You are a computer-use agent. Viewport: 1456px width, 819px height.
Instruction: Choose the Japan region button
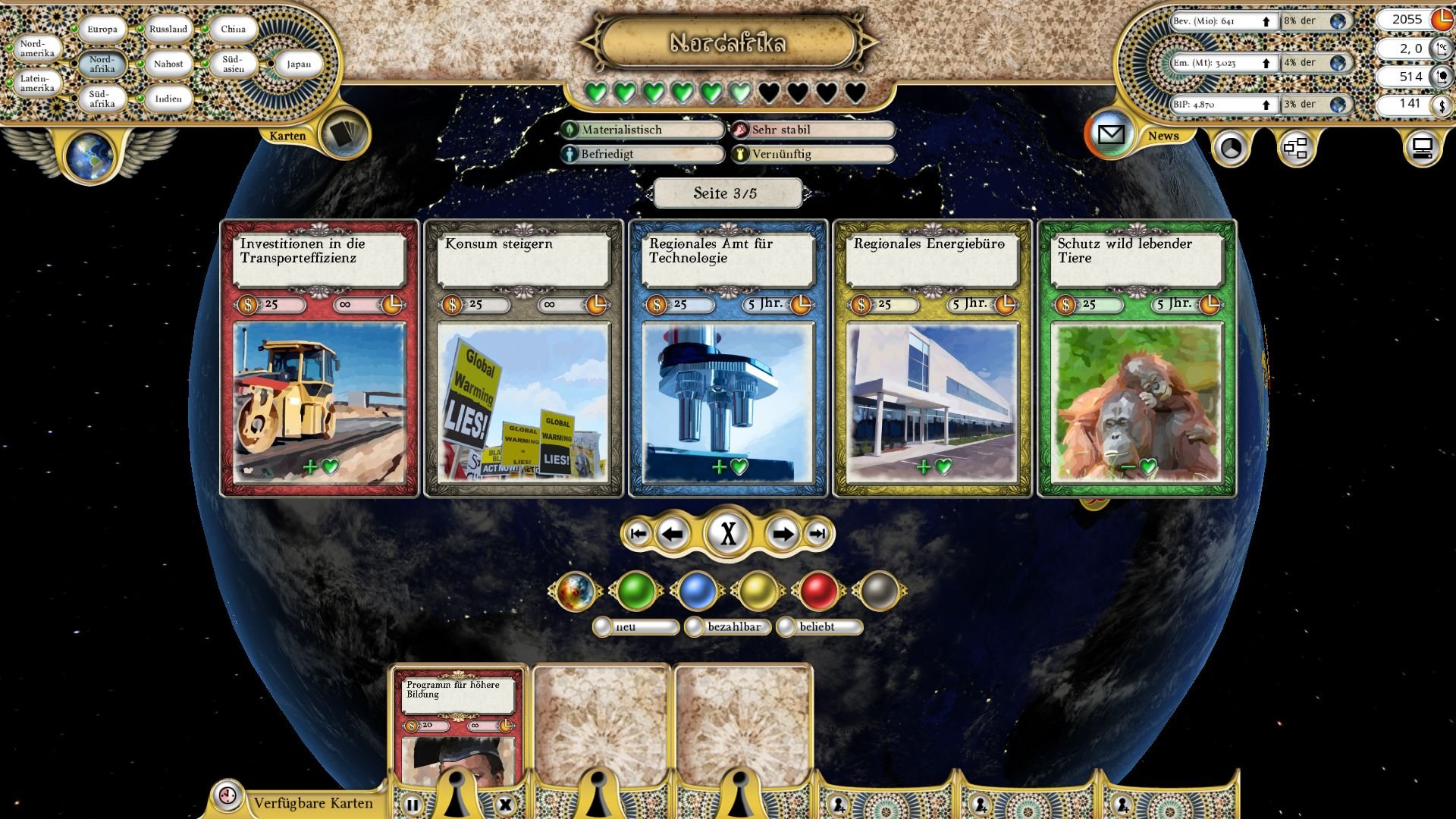pos(298,64)
